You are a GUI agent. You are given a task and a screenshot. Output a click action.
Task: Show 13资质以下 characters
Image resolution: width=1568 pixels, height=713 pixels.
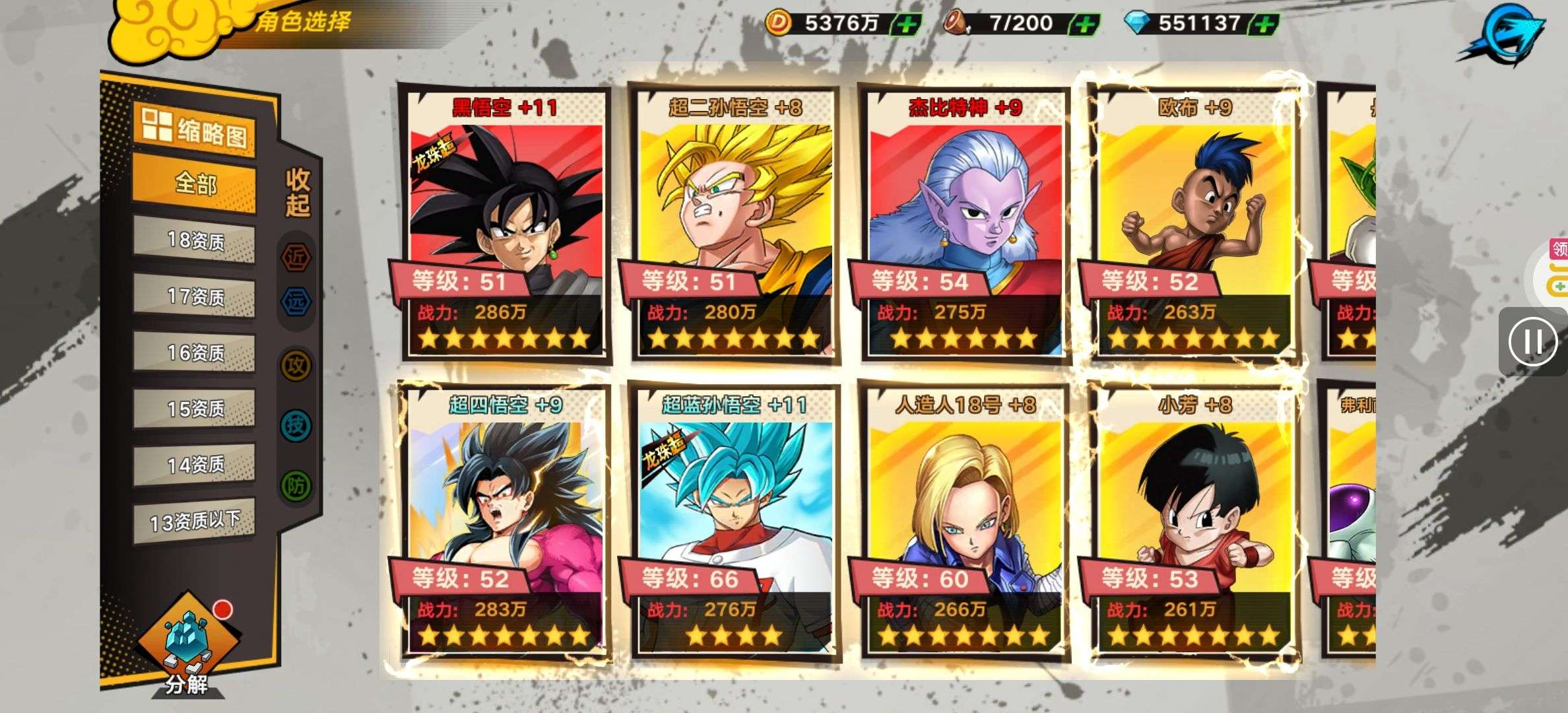[x=195, y=522]
